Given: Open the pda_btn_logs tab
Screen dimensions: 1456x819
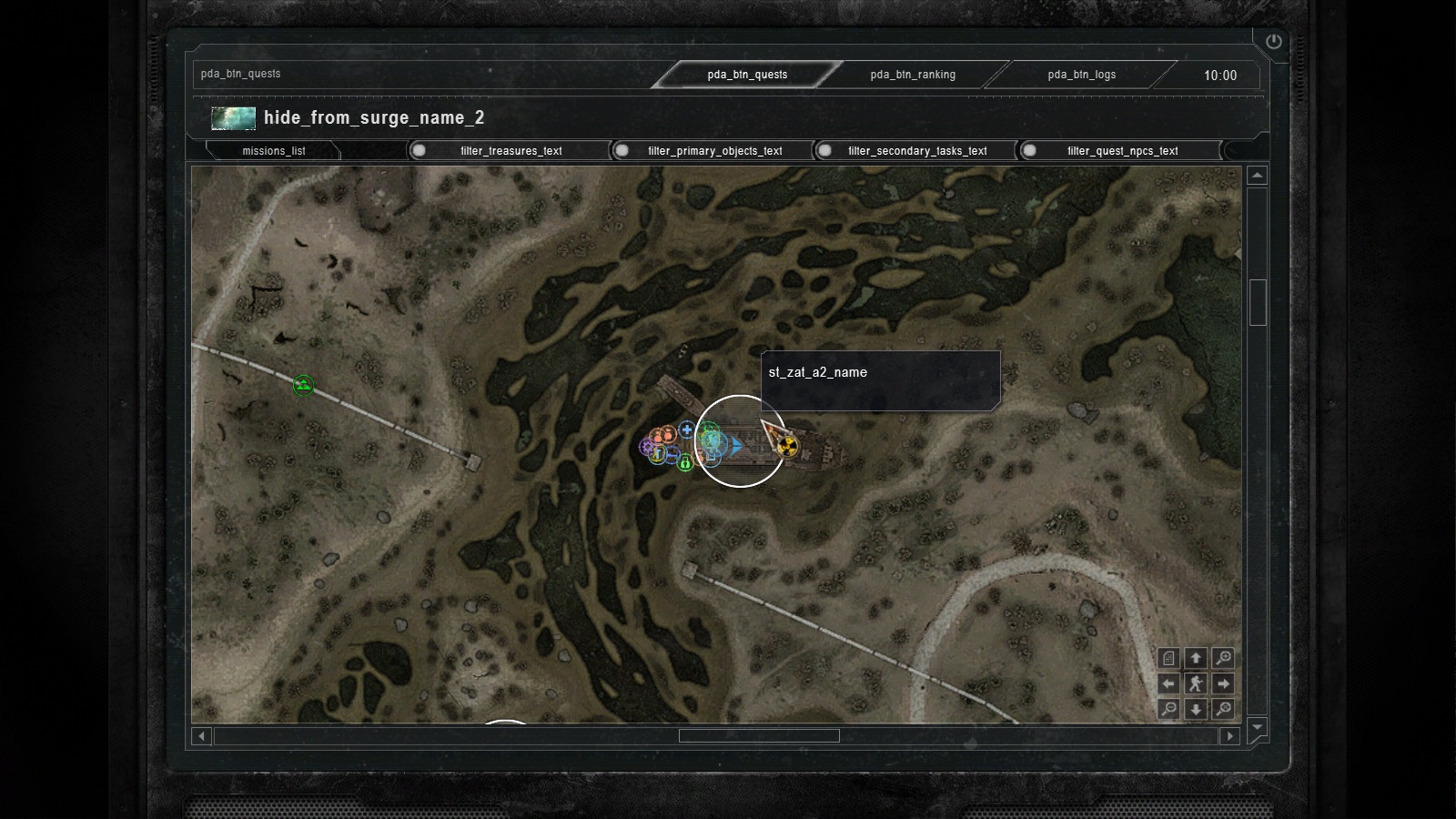Looking at the screenshot, I should click(1081, 75).
